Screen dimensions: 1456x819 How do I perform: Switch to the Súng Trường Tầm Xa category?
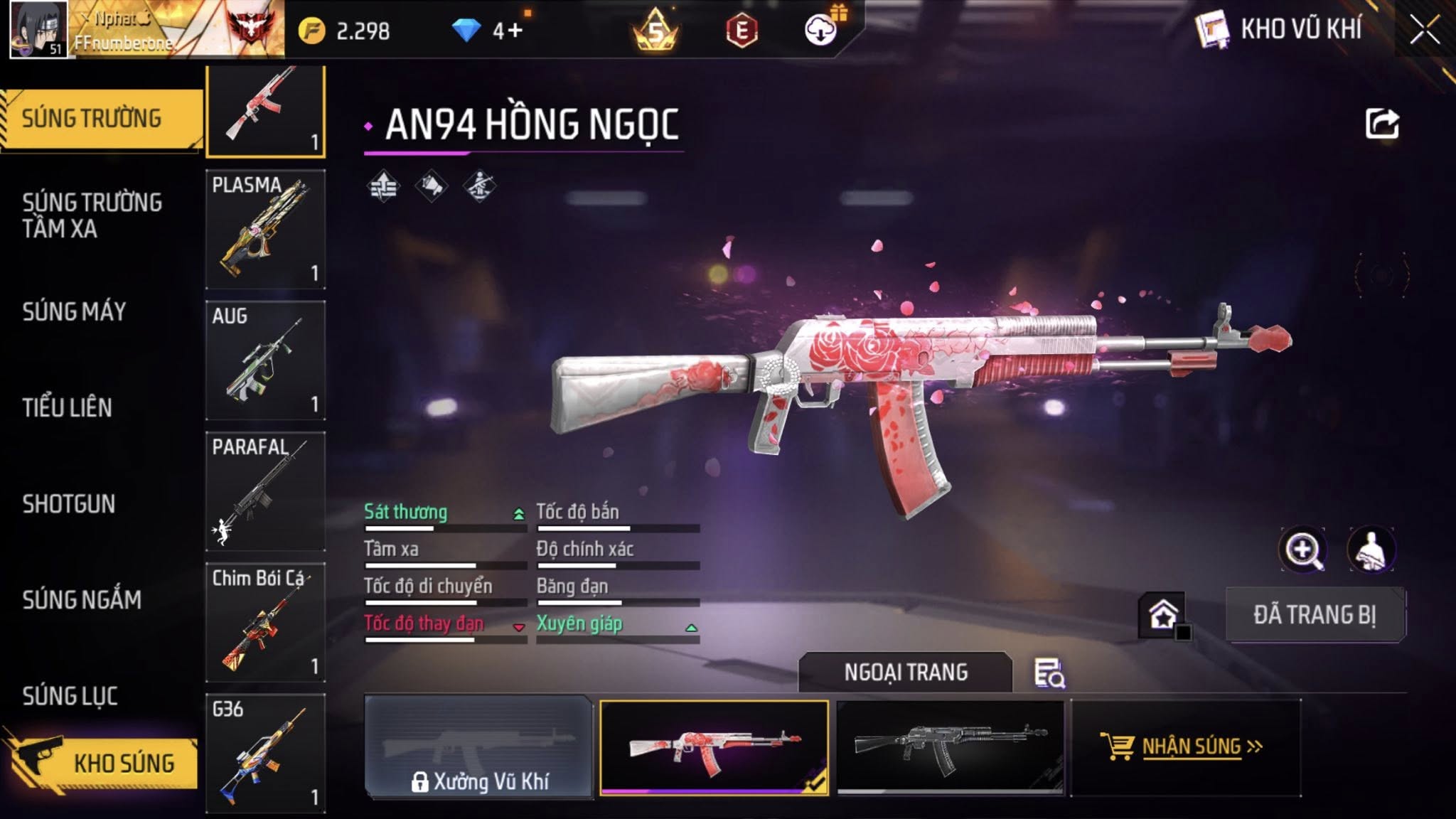coord(92,215)
